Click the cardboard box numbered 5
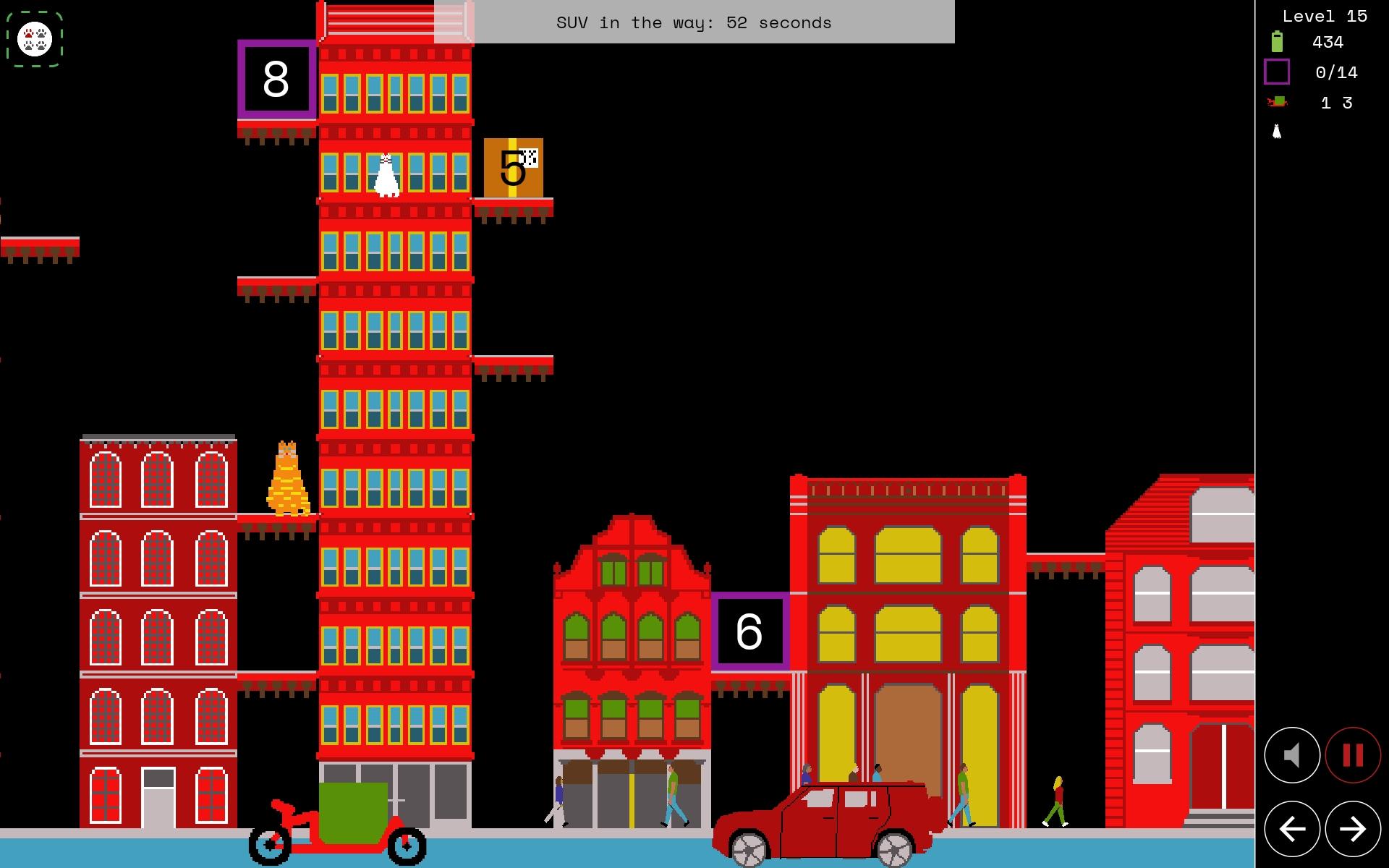The image size is (1389, 868). (x=513, y=169)
